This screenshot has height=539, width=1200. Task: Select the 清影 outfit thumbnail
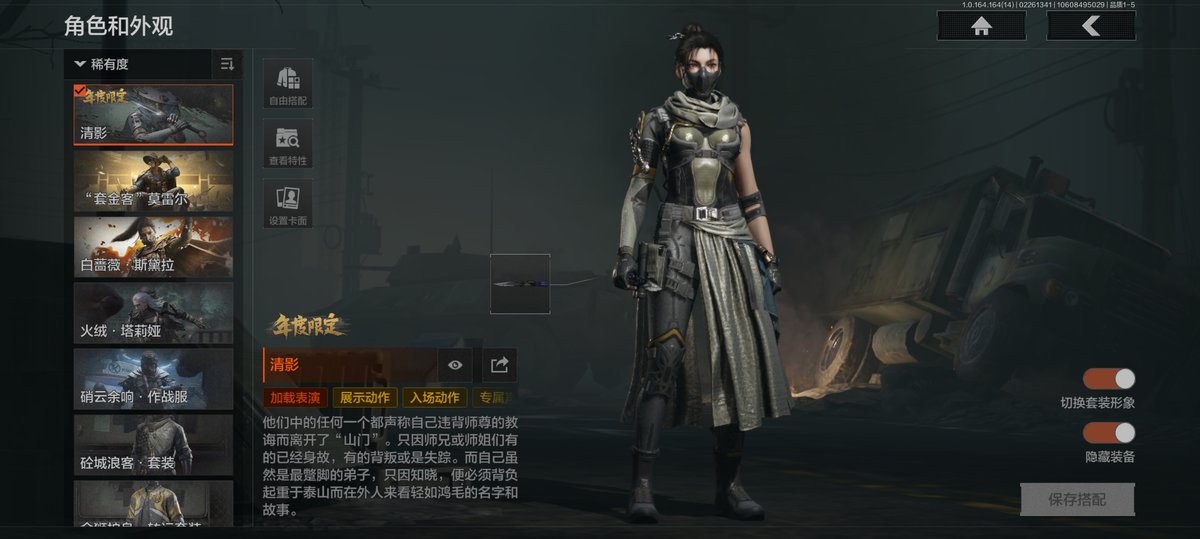[x=153, y=115]
